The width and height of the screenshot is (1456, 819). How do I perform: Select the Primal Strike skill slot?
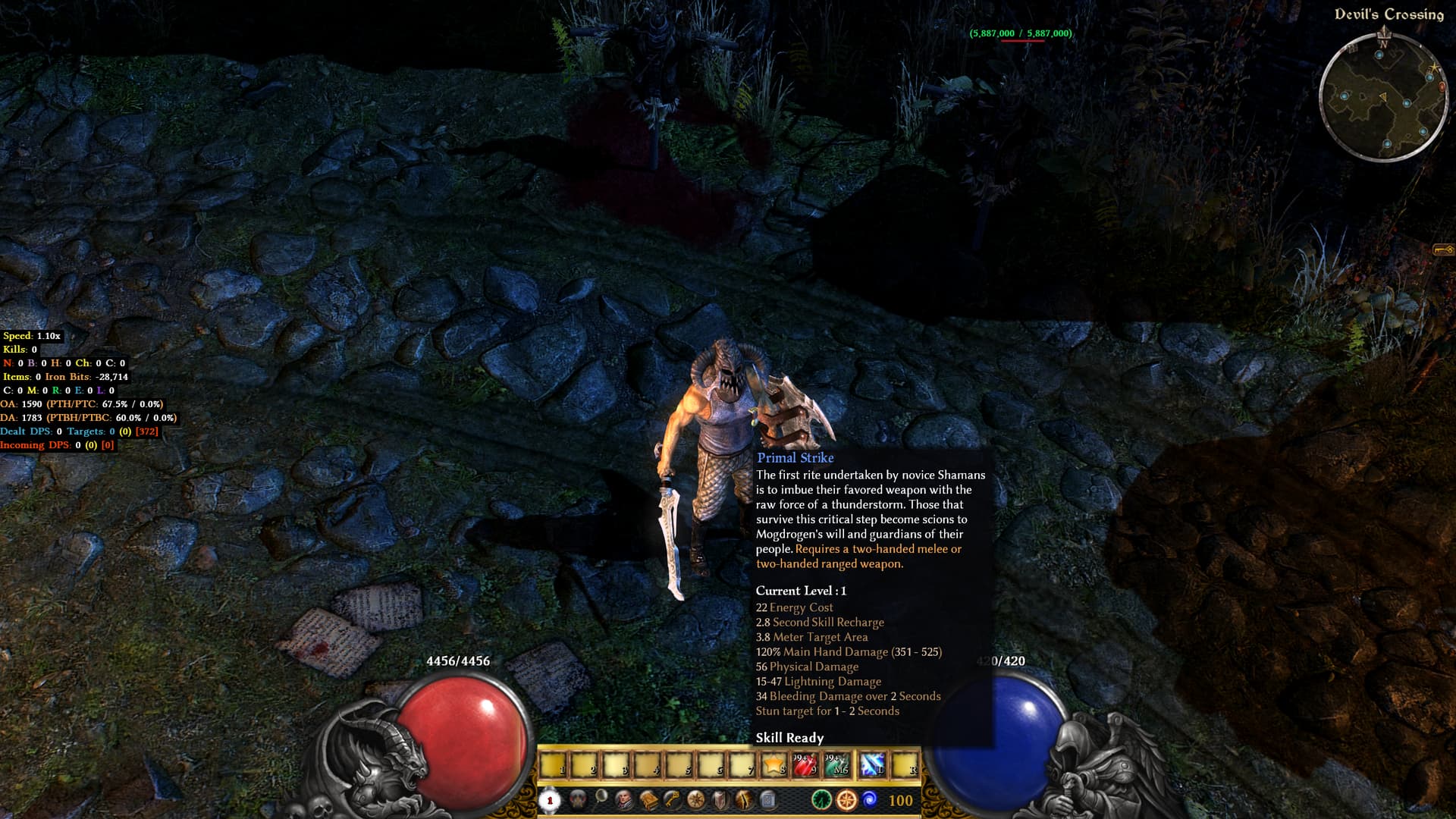pos(871,765)
